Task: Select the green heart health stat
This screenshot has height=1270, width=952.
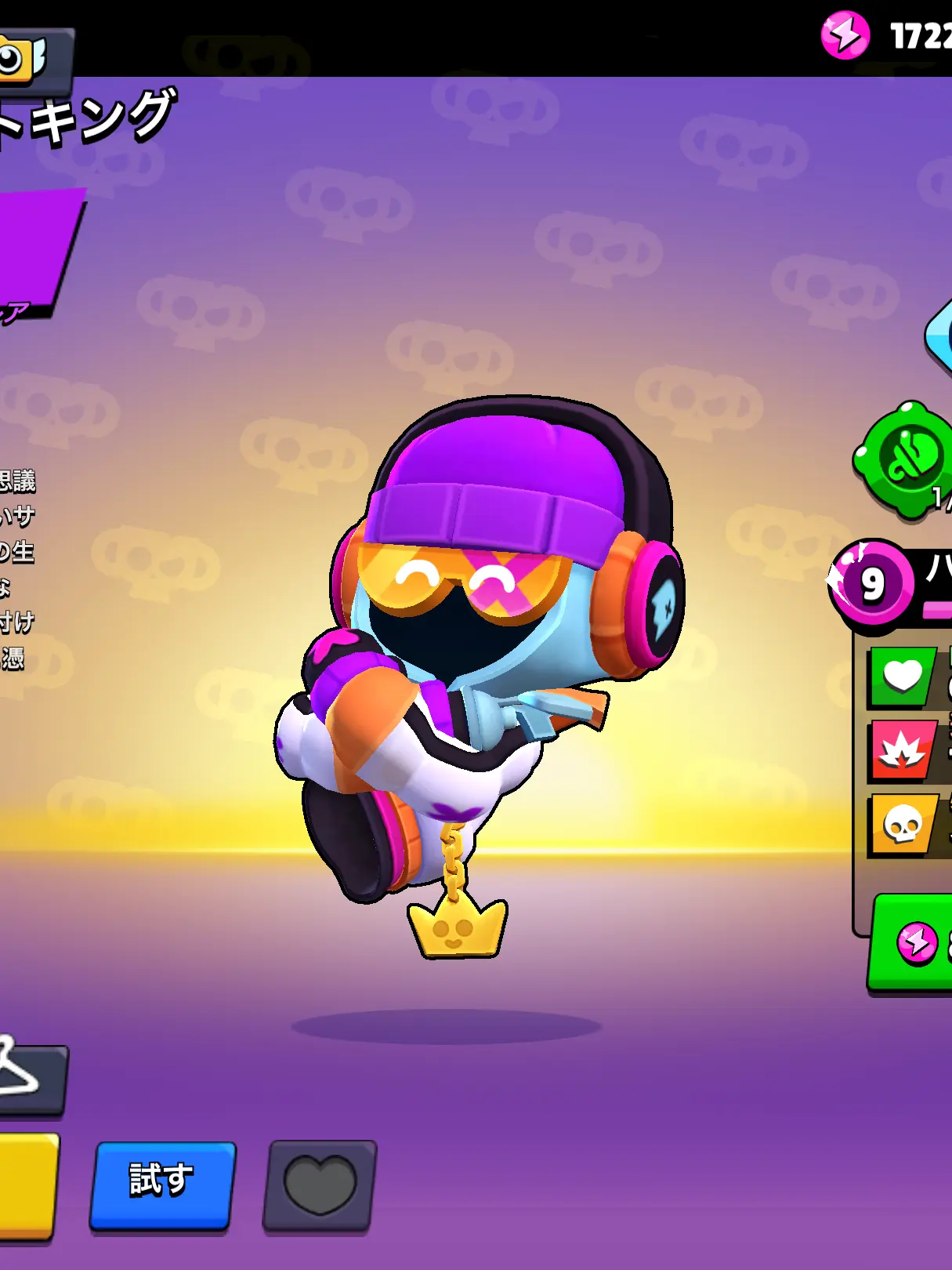Action: pyautogui.click(x=902, y=677)
